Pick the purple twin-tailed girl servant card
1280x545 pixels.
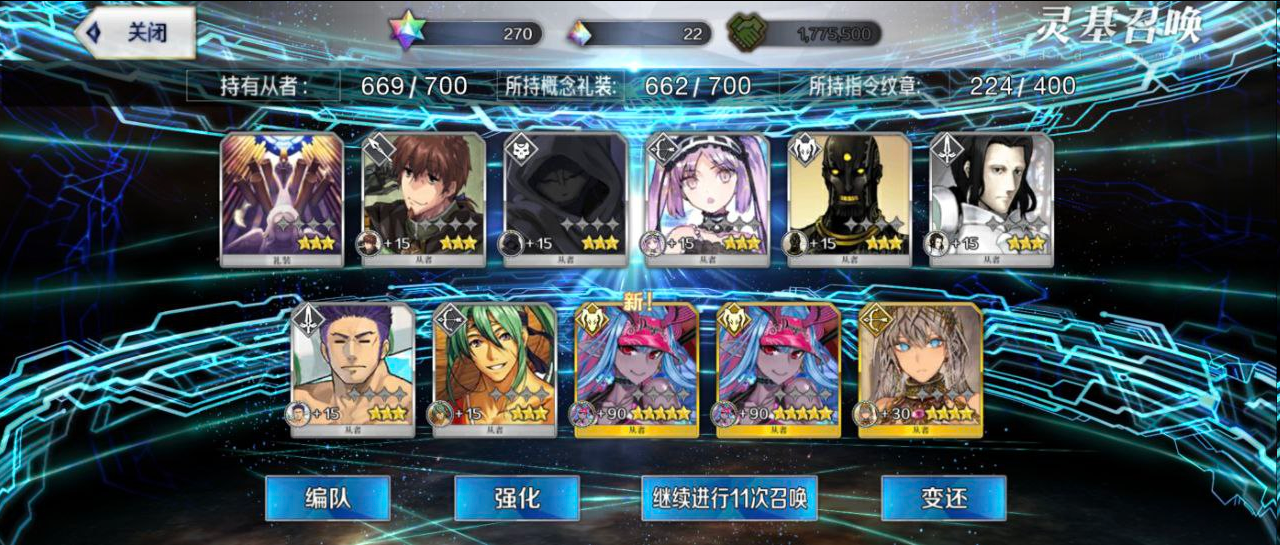[708, 199]
